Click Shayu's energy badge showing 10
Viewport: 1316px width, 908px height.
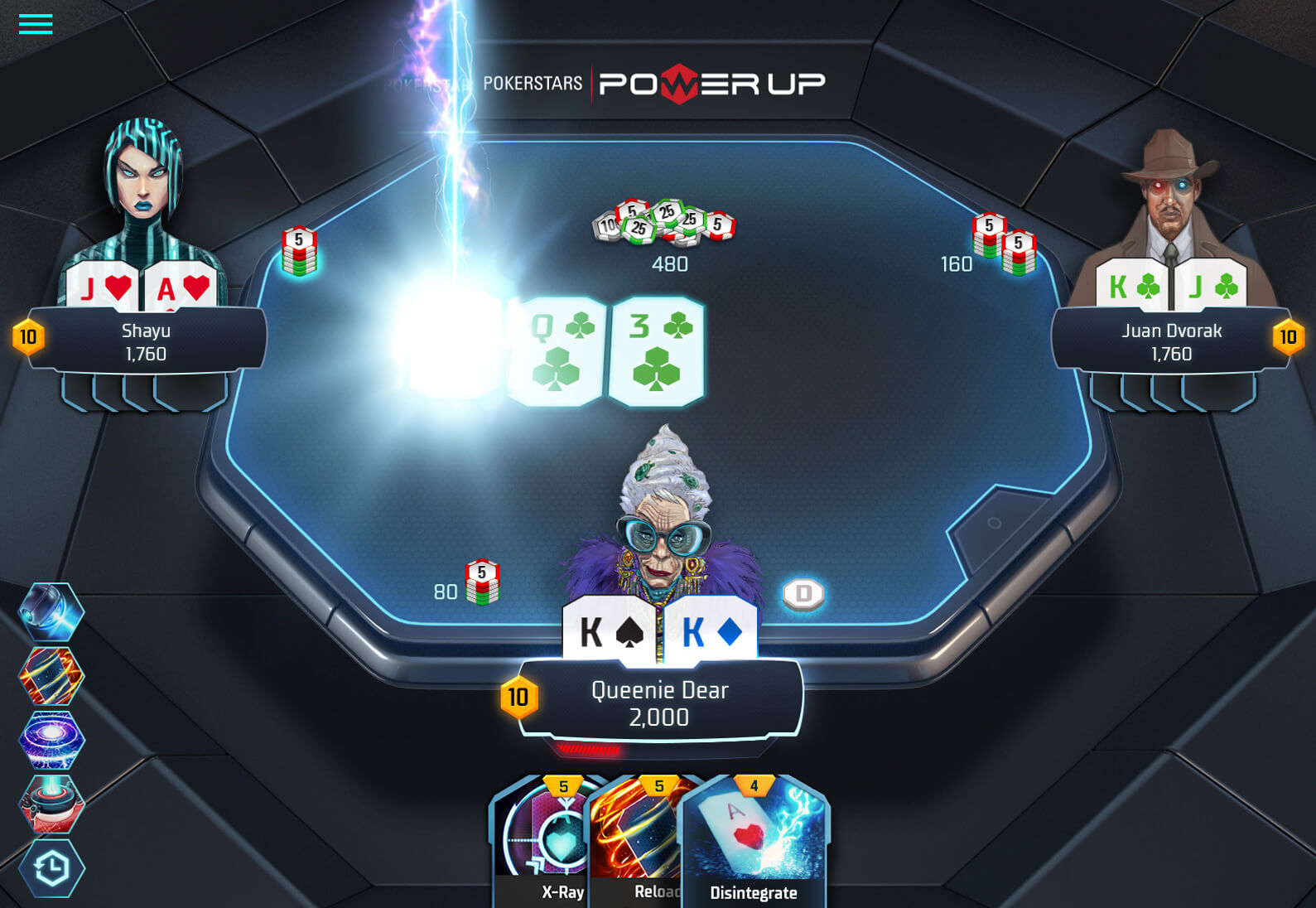tap(29, 337)
